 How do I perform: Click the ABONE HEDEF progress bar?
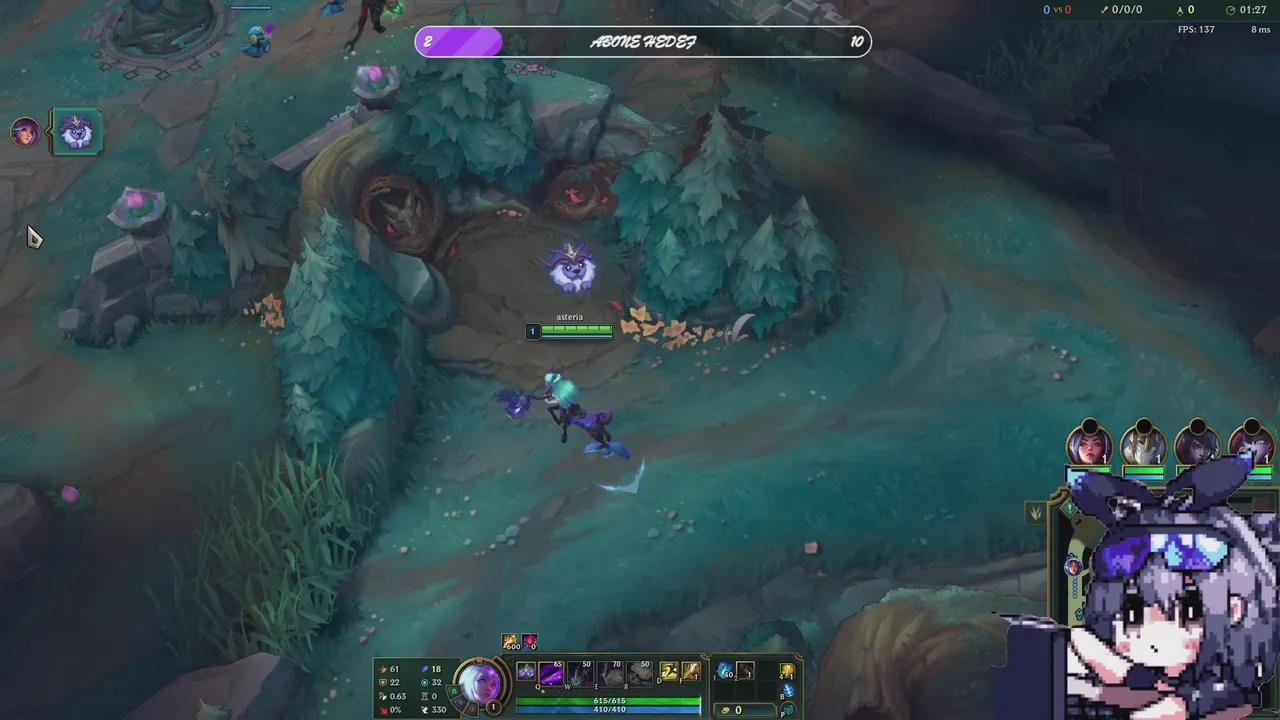[x=640, y=42]
